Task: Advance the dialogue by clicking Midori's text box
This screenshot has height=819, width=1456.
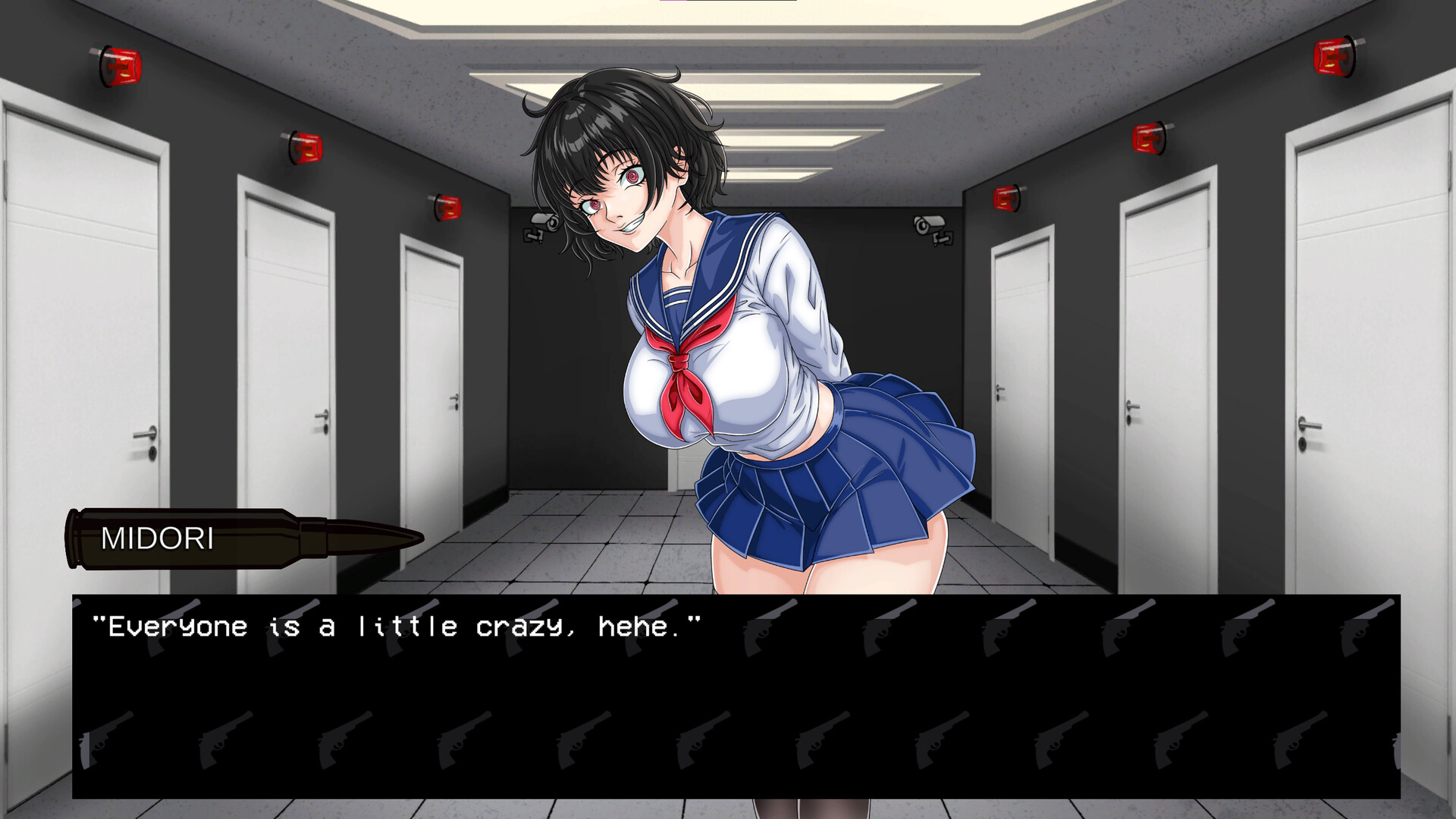Action: click(736, 696)
